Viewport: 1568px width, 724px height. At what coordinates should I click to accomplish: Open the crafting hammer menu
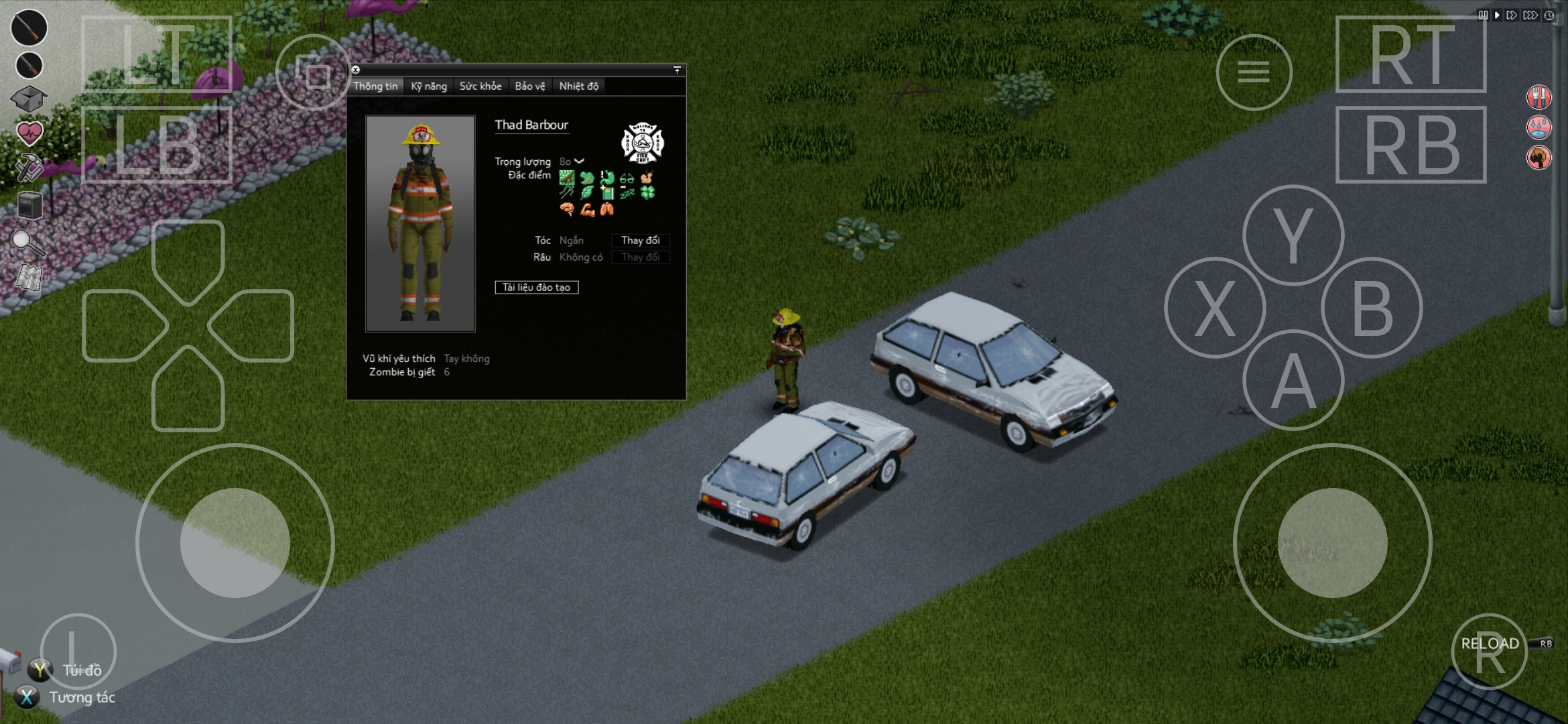click(29, 169)
